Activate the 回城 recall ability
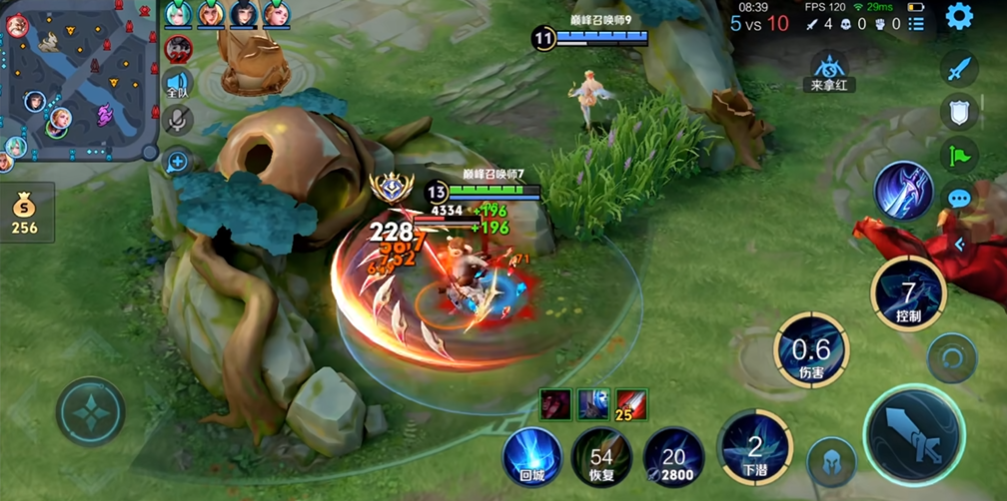 [532, 457]
